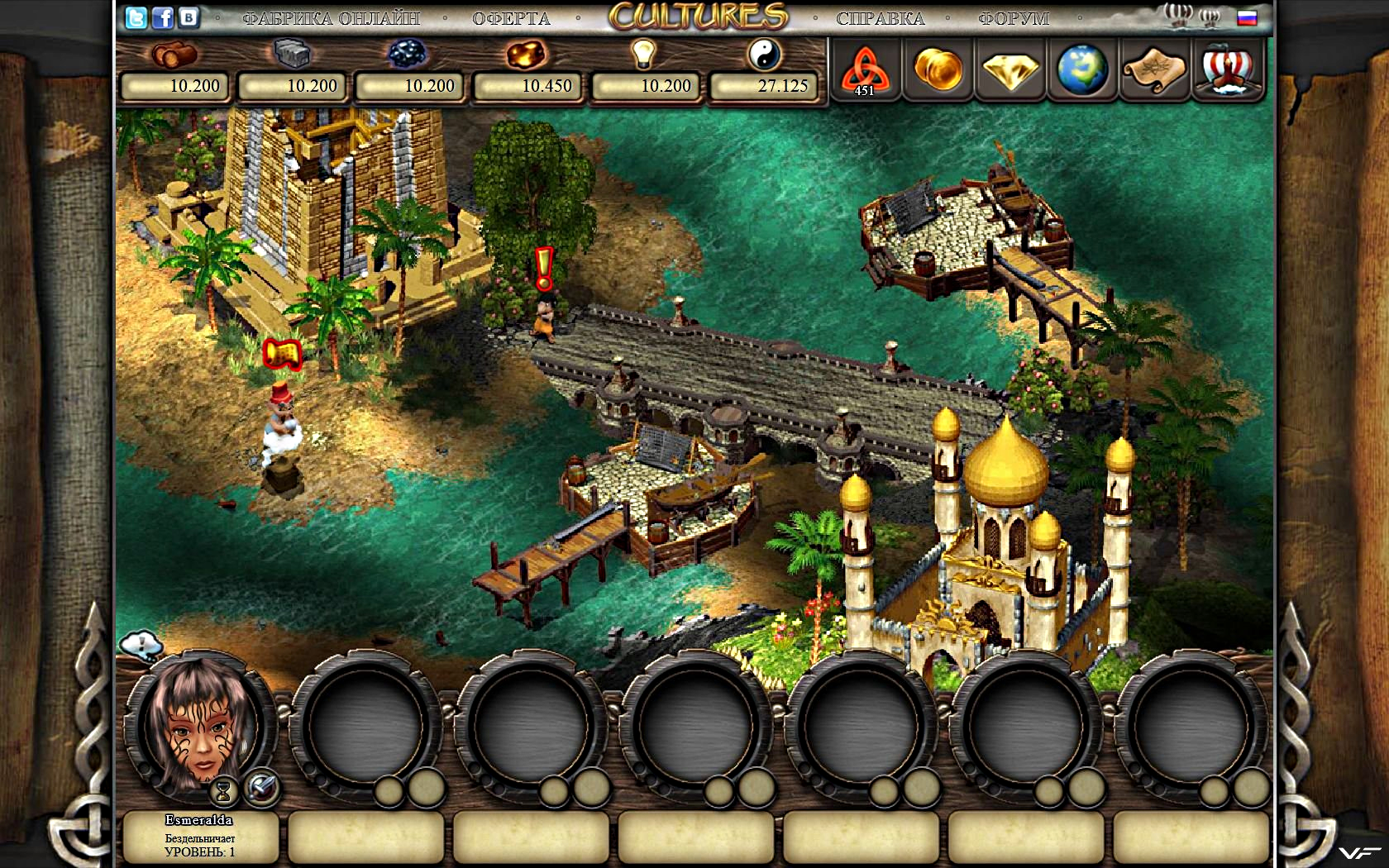Open the yellow diamond icon

pyautogui.click(x=1010, y=70)
